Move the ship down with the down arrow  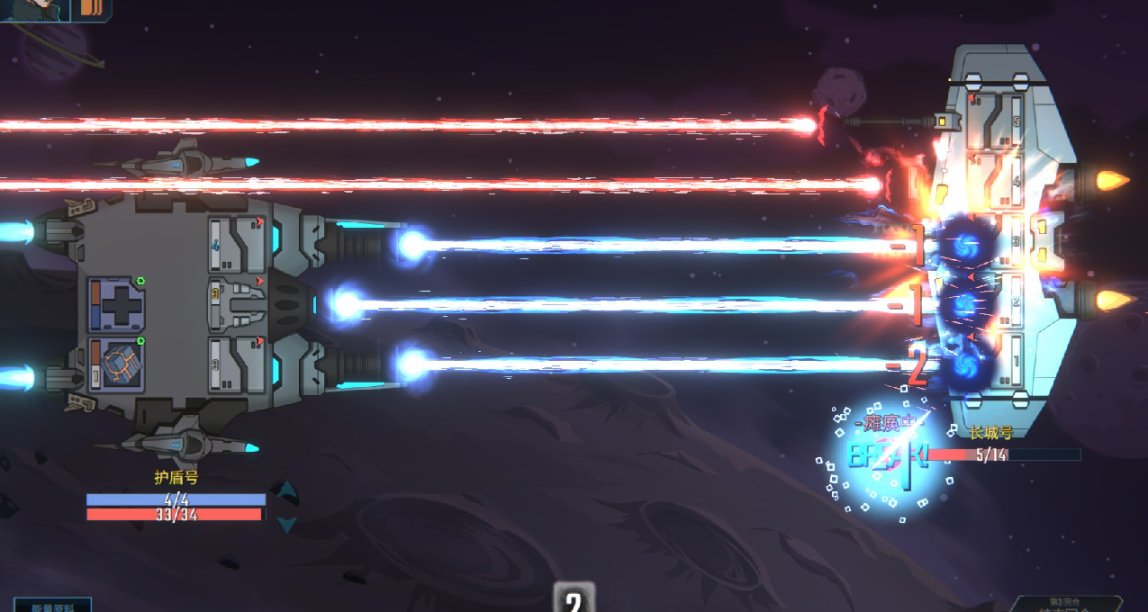tap(287, 523)
